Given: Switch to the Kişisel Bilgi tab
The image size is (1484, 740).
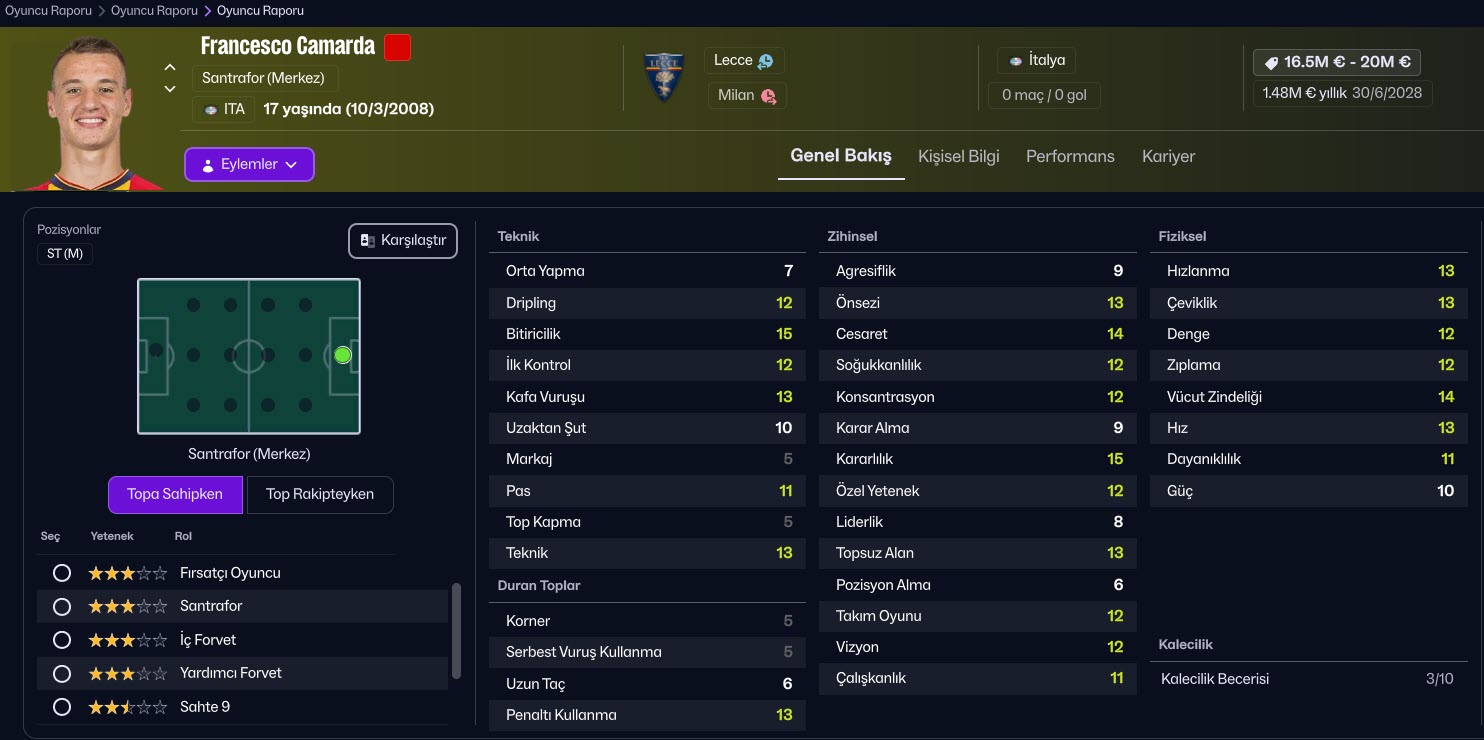Looking at the screenshot, I should click(x=958, y=156).
